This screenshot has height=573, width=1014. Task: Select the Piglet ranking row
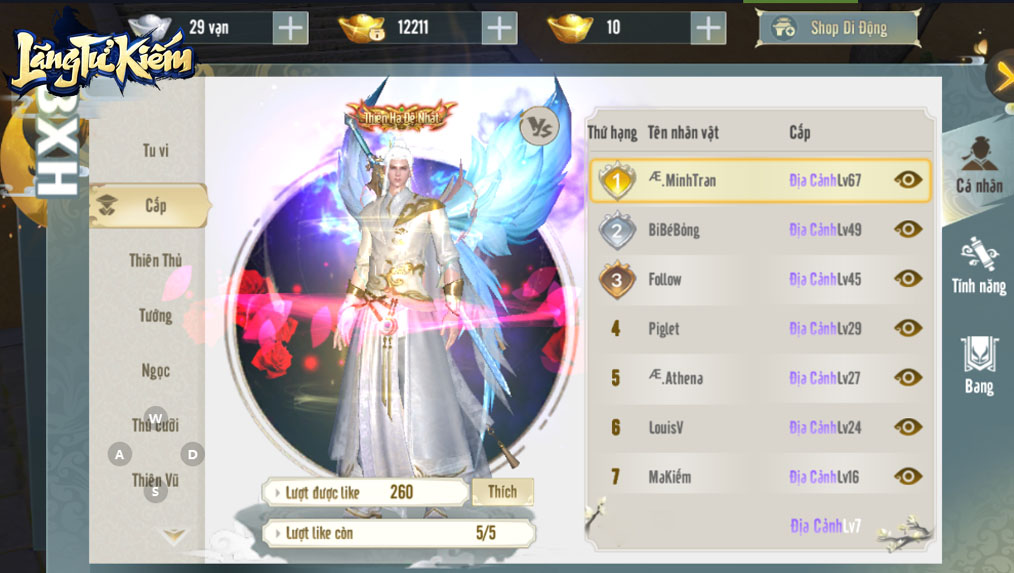tap(758, 328)
